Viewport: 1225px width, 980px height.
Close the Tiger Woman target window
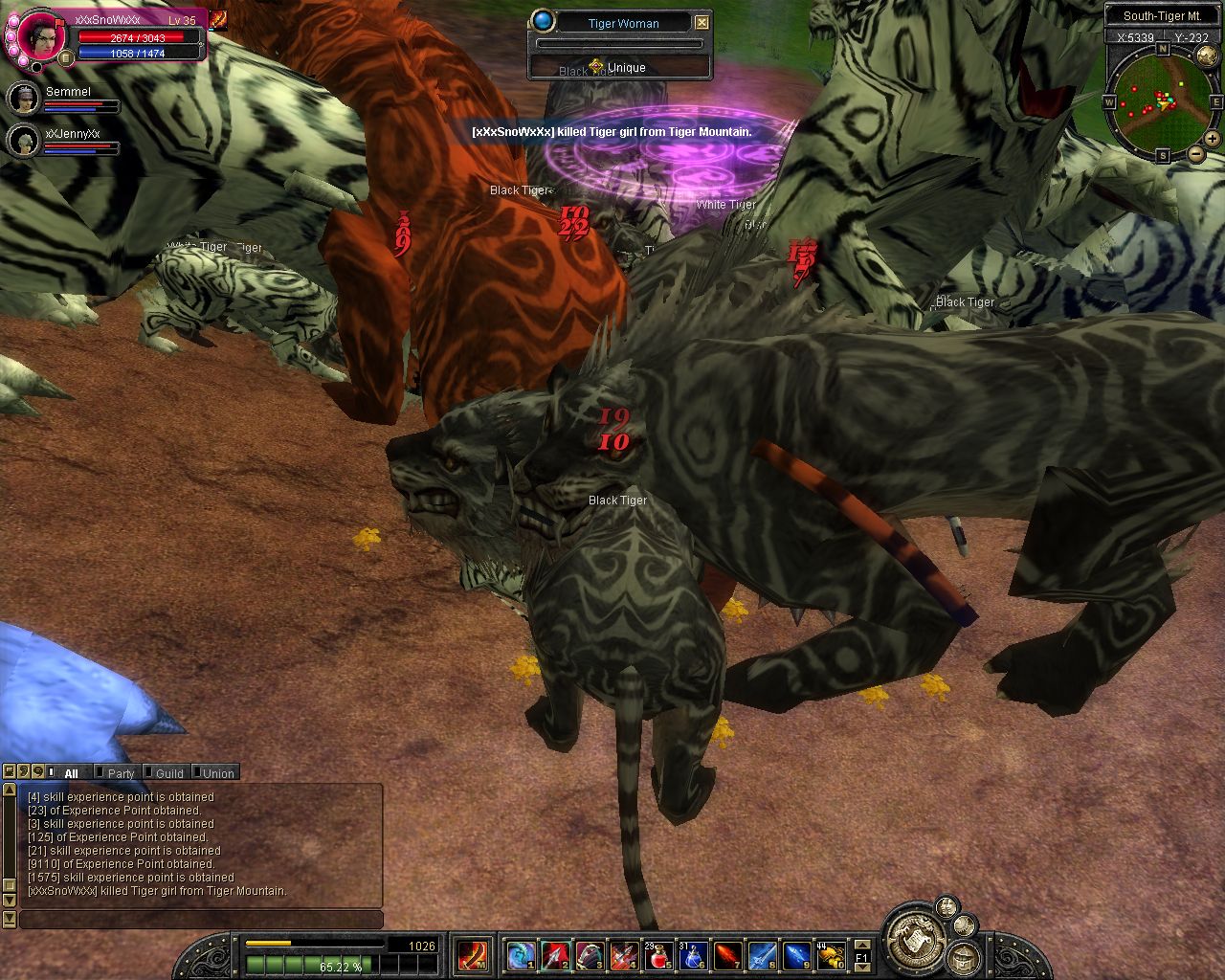click(702, 23)
